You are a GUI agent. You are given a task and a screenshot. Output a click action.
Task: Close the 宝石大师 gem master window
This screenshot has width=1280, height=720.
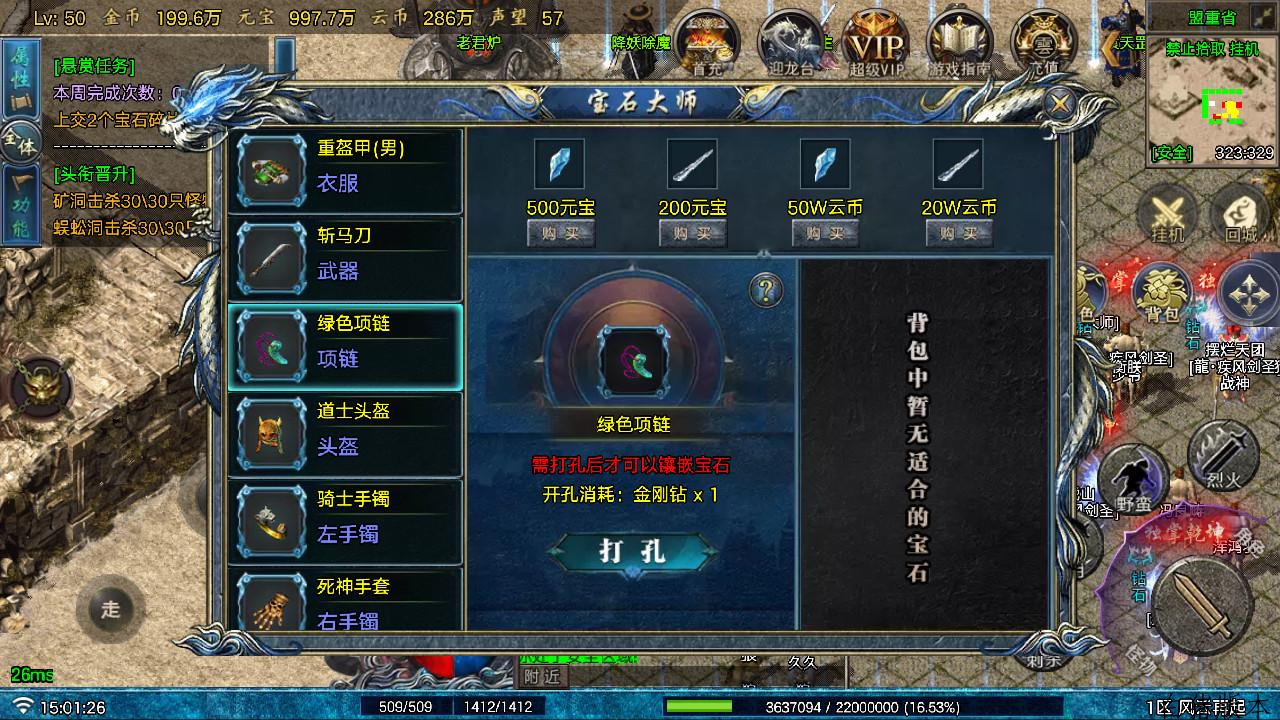point(1058,103)
